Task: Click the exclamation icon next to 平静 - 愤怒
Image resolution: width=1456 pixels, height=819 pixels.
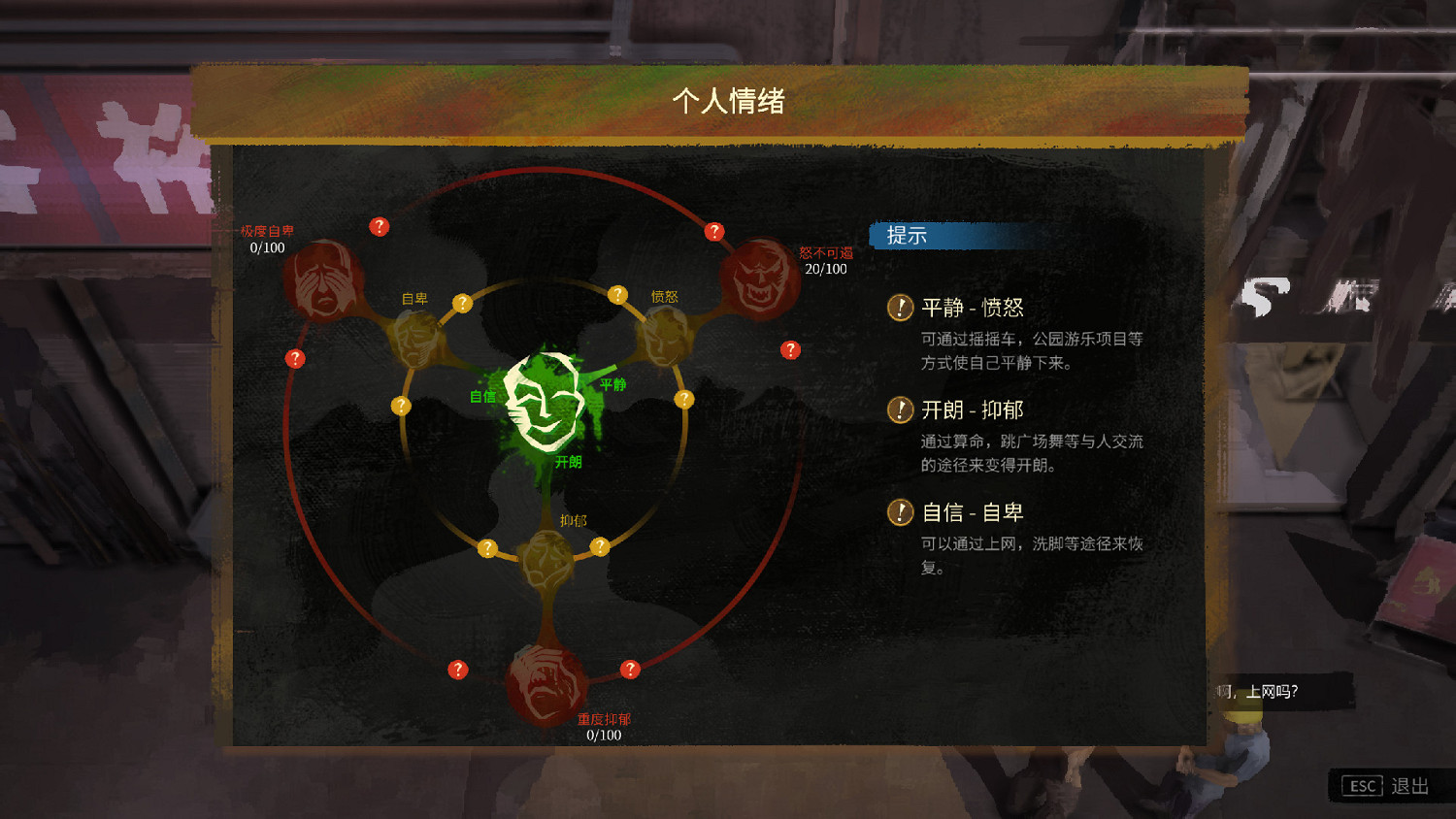Action: click(x=900, y=308)
